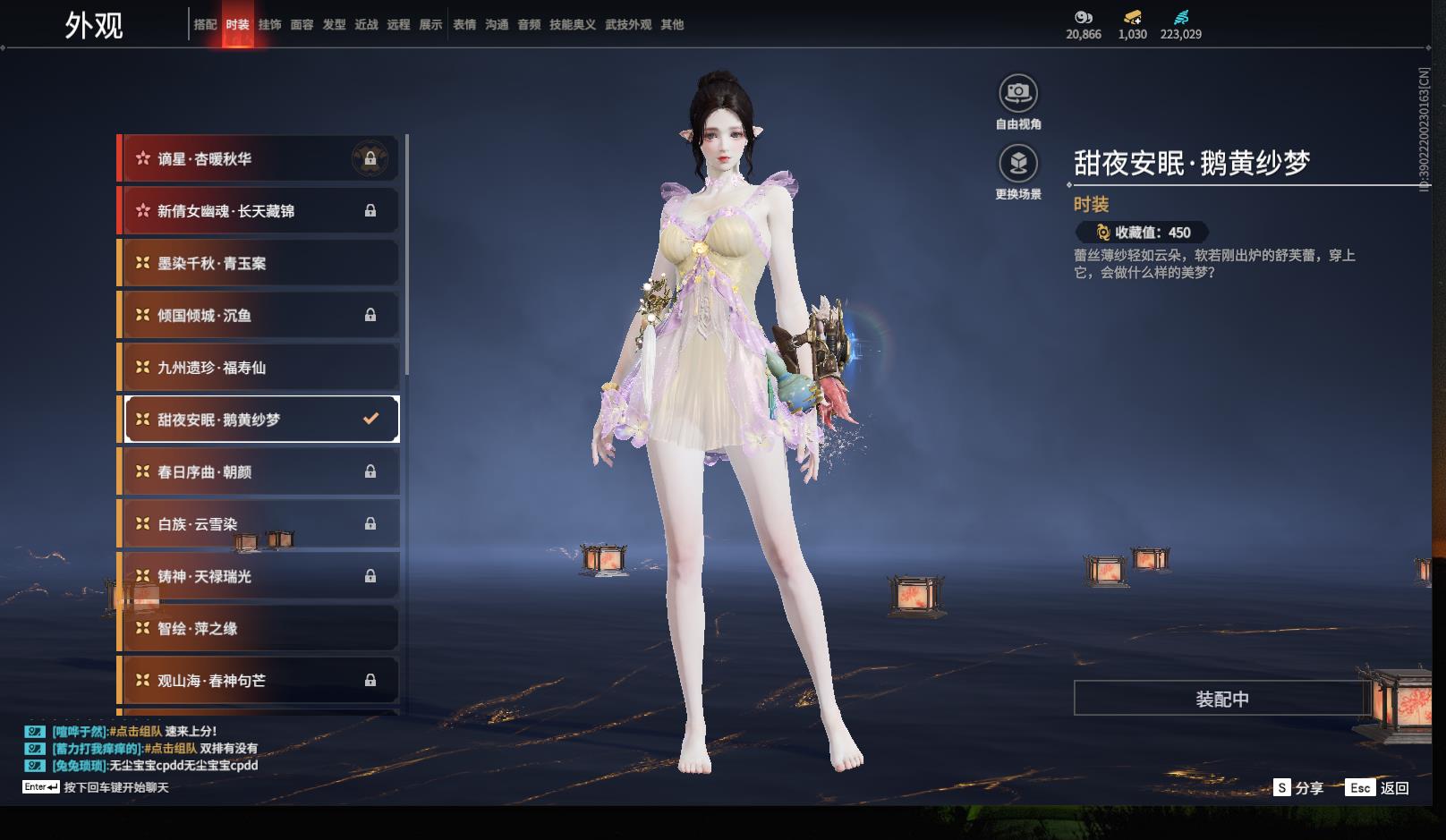
Task: Select the 面容 face tab
Action: 302,25
